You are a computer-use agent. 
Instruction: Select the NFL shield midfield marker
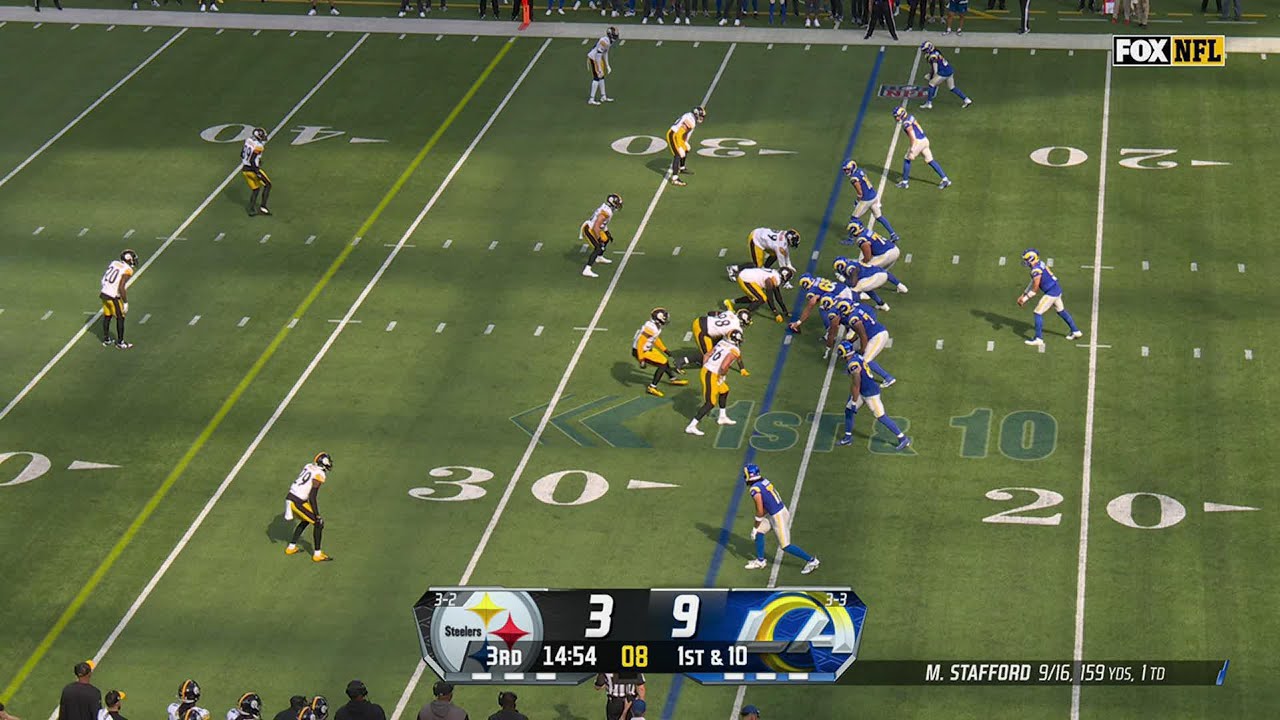click(x=904, y=92)
